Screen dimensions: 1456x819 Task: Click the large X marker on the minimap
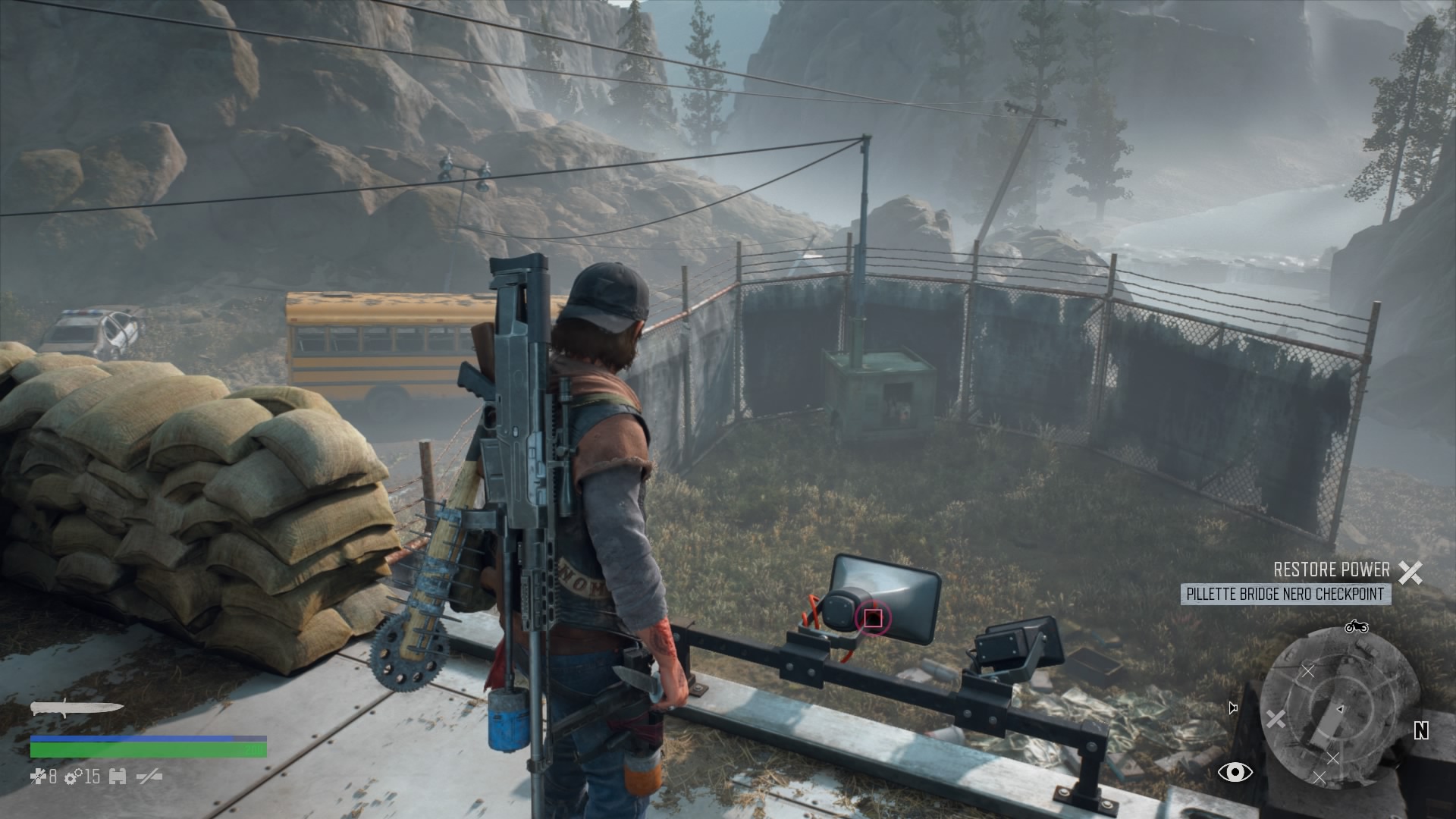1275,719
